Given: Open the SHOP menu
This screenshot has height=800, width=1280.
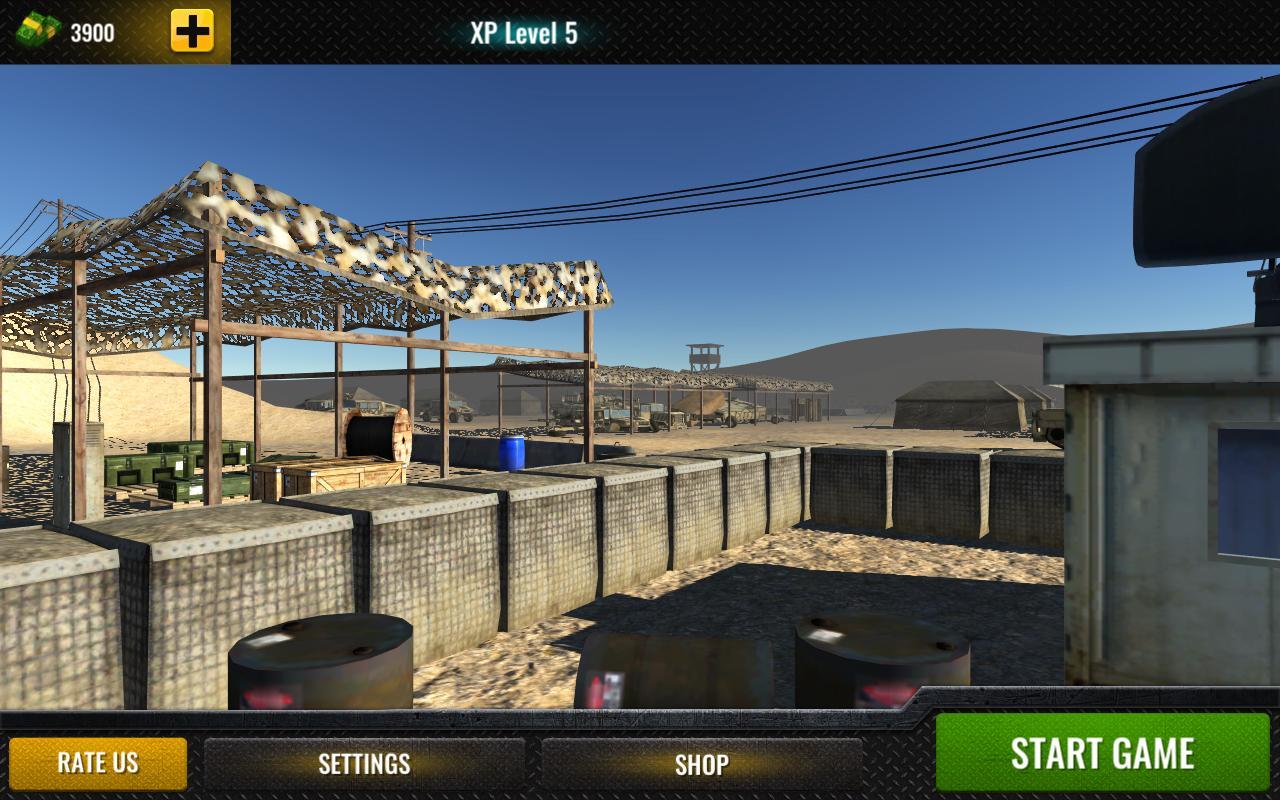Looking at the screenshot, I should click(x=701, y=764).
